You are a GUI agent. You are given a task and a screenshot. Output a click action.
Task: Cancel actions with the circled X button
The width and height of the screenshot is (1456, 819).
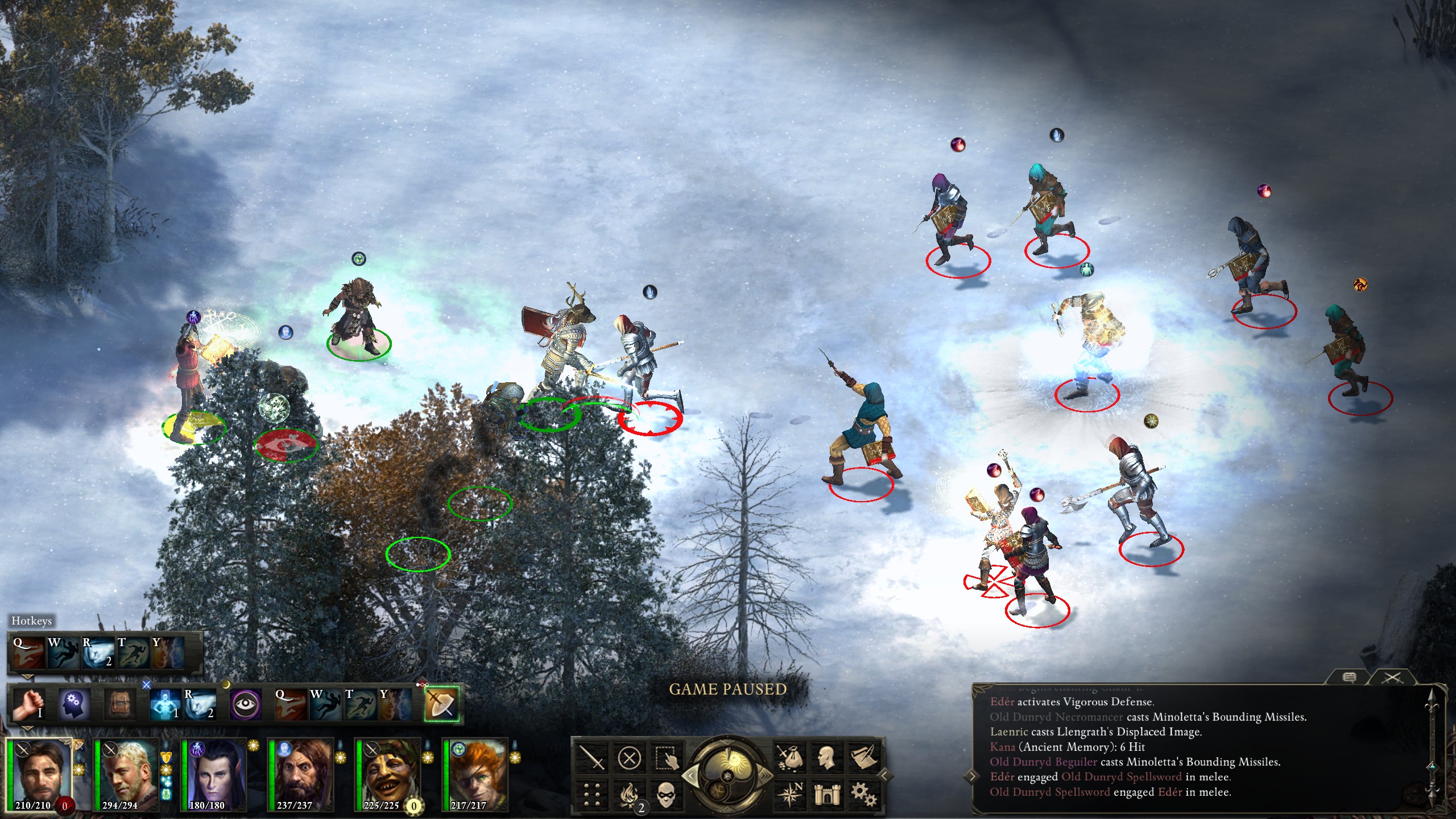coord(629,758)
